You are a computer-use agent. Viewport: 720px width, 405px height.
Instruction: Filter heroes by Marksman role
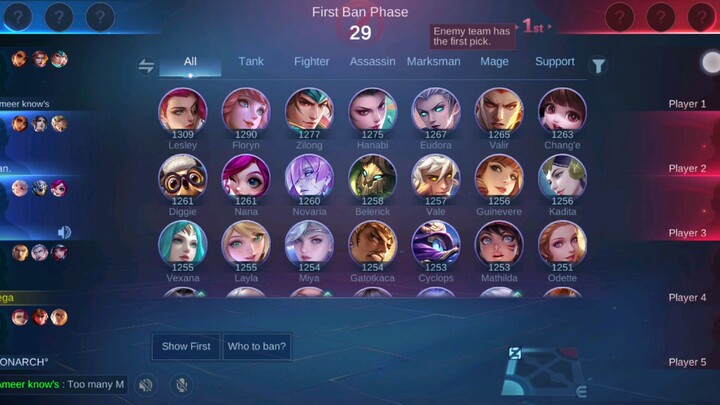click(x=434, y=62)
